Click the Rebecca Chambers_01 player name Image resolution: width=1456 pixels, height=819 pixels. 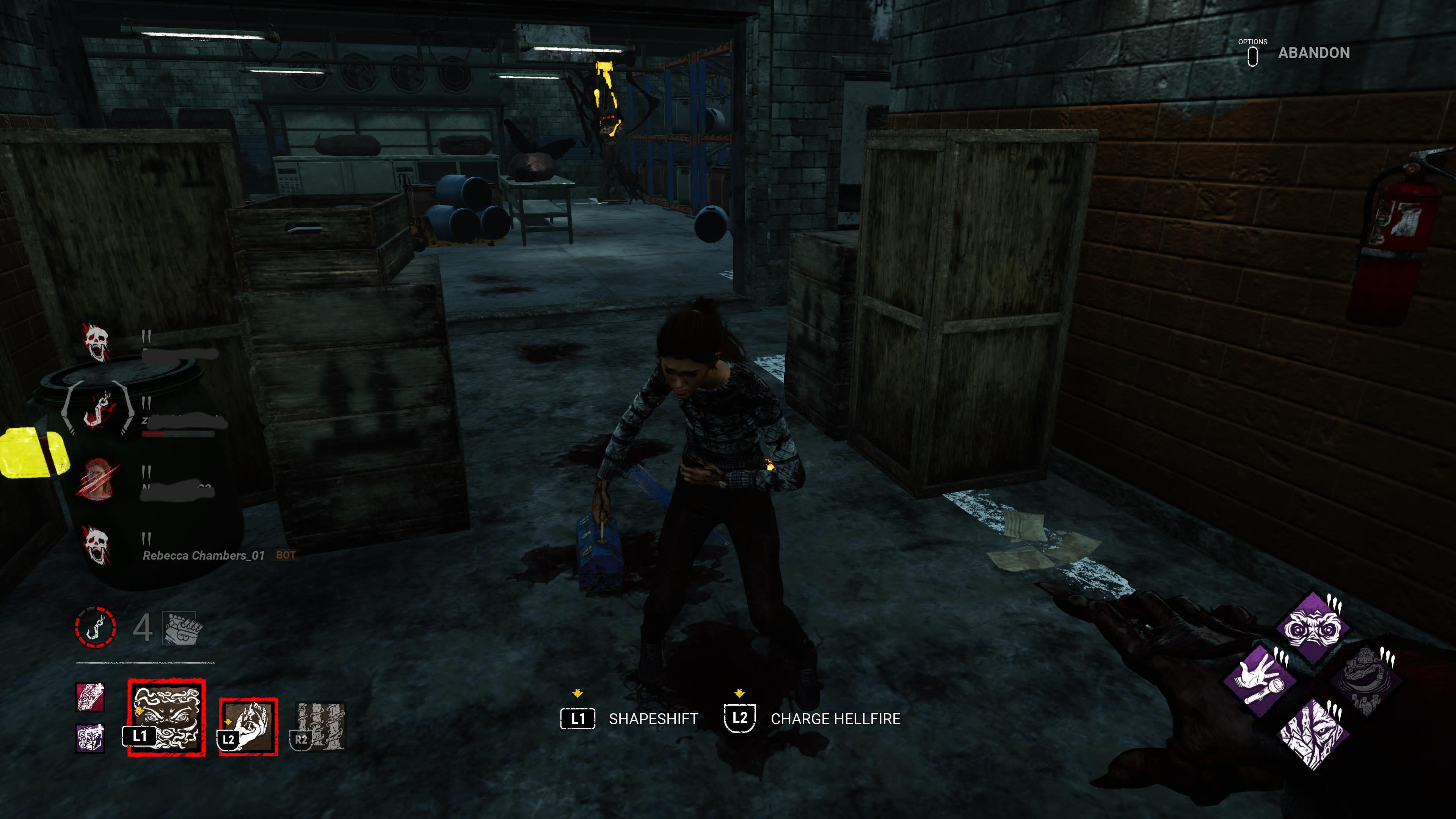point(204,555)
